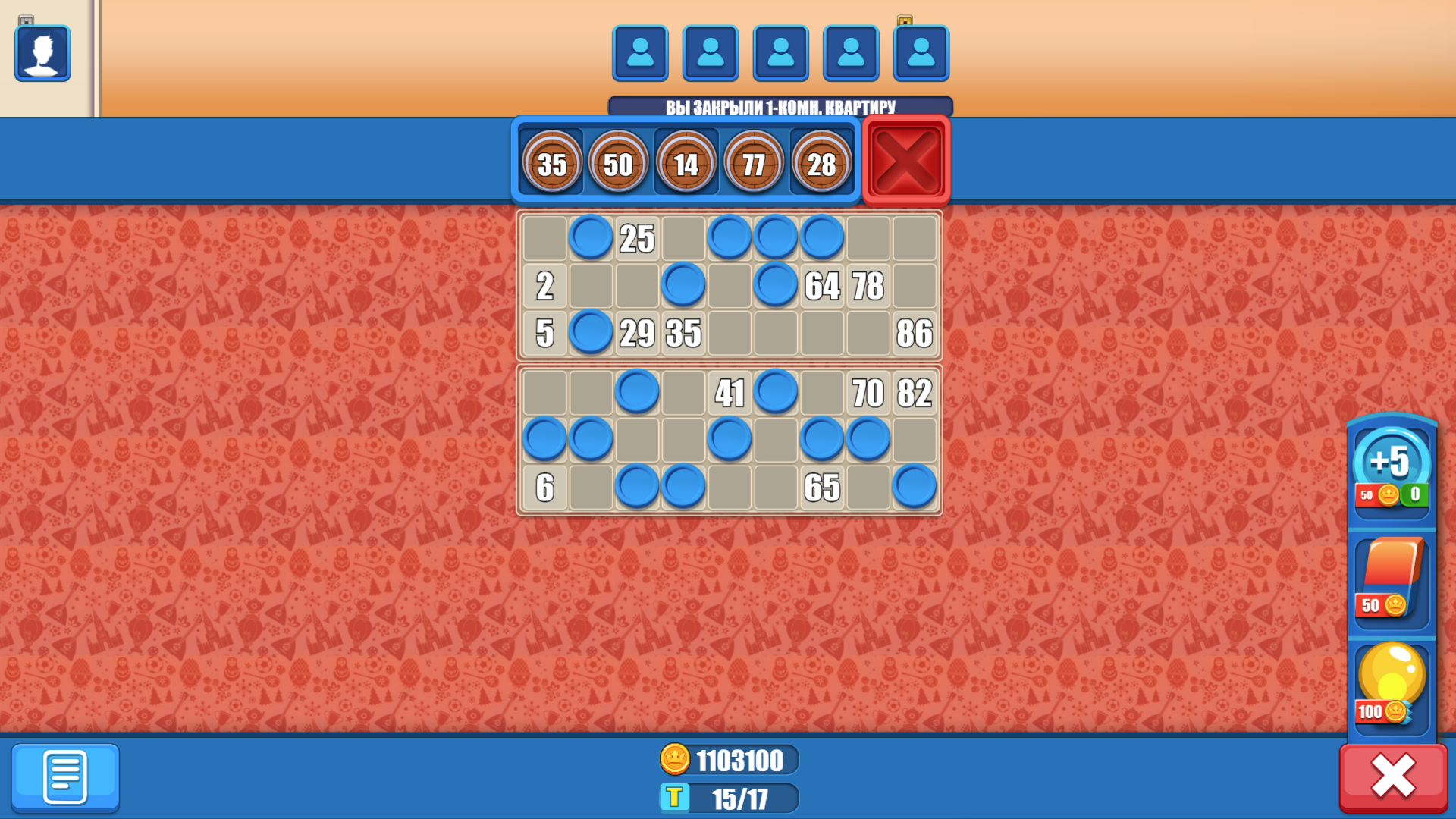Select barrel number 35

click(552, 162)
